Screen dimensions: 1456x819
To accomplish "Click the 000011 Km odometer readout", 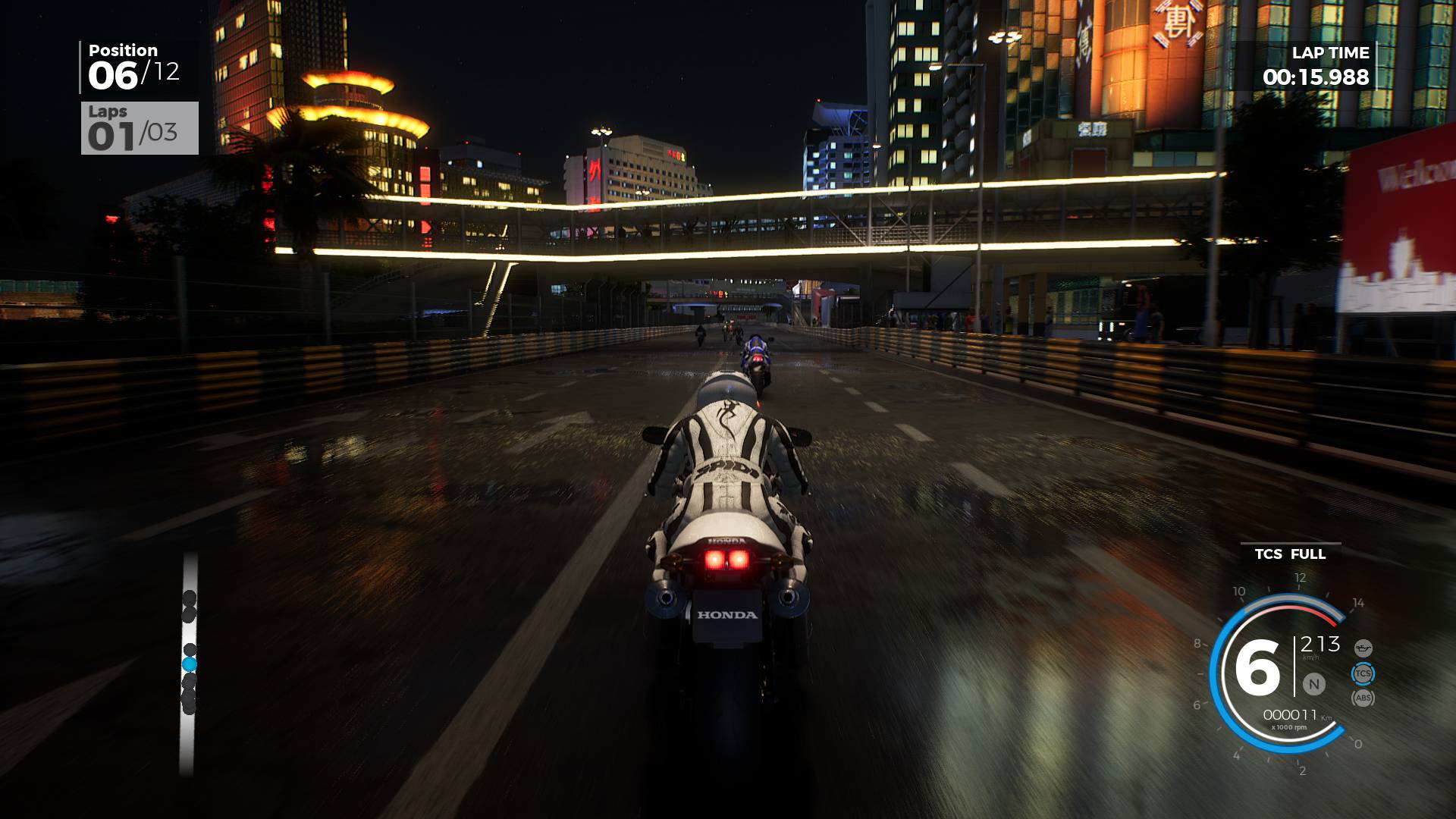I will pos(1291,714).
